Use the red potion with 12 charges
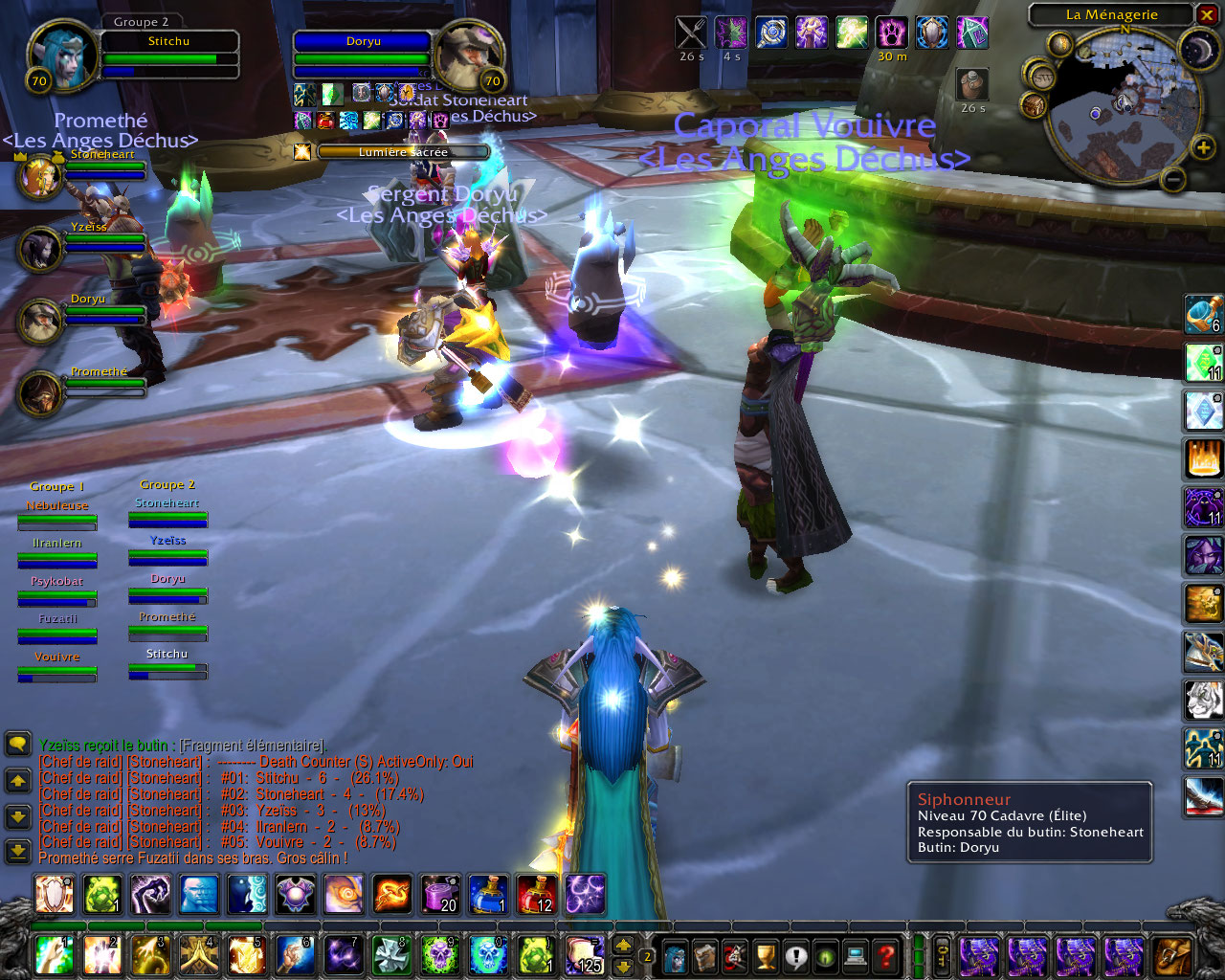 point(536,894)
